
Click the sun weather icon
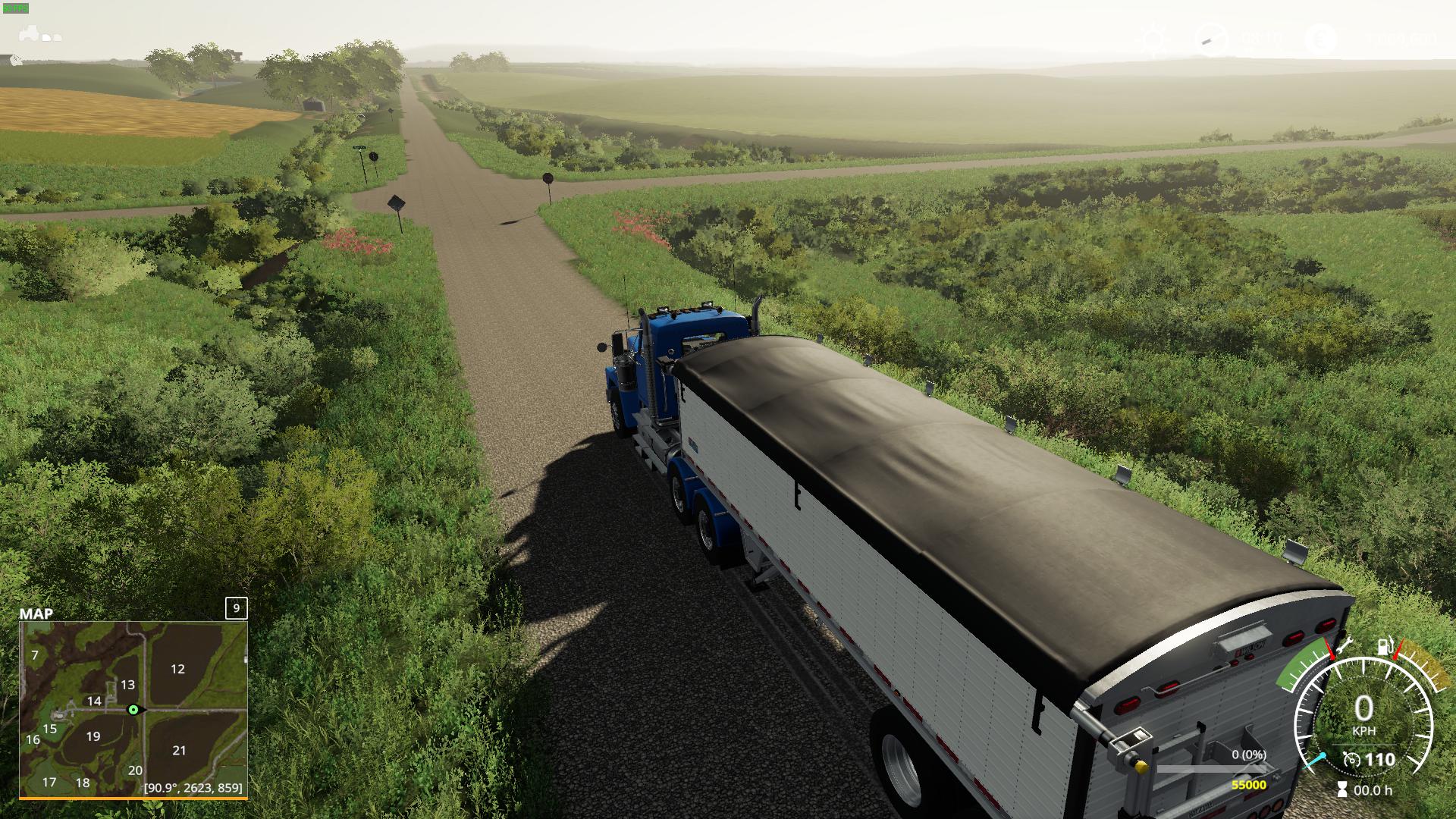click(1154, 39)
